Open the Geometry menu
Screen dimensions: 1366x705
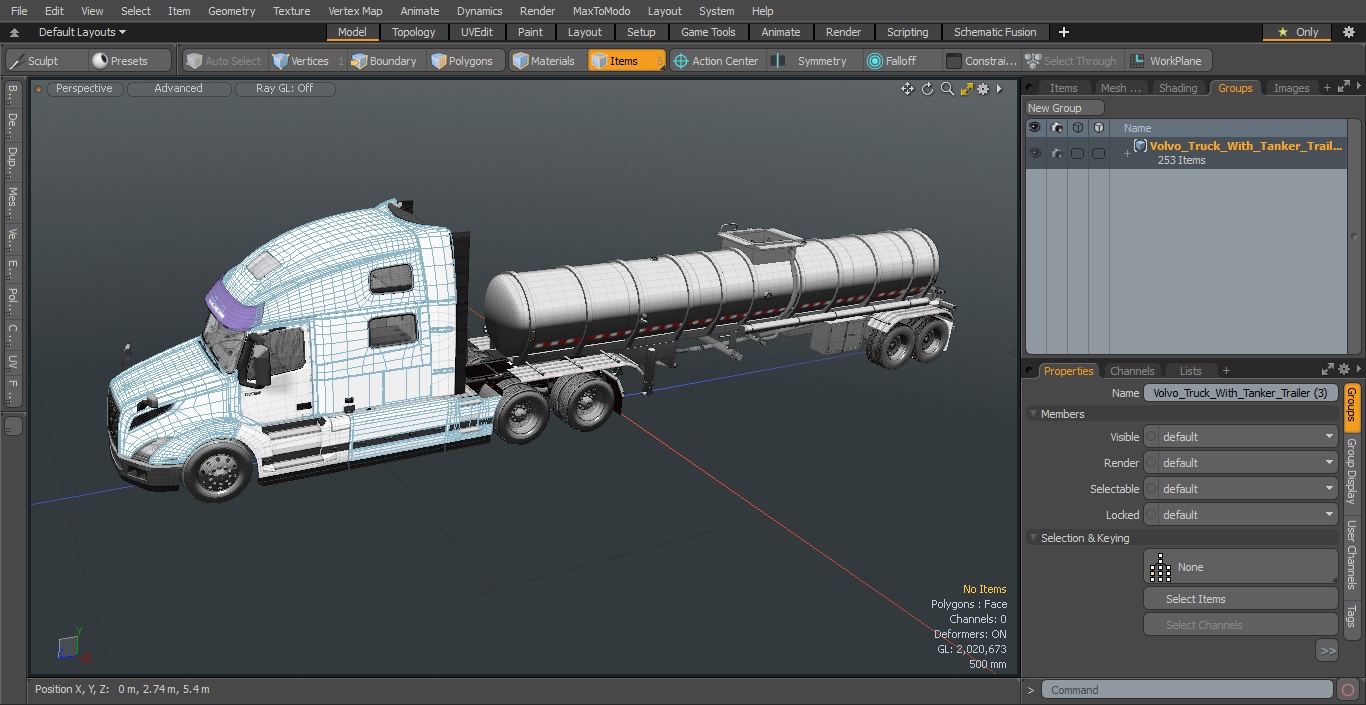coord(231,11)
